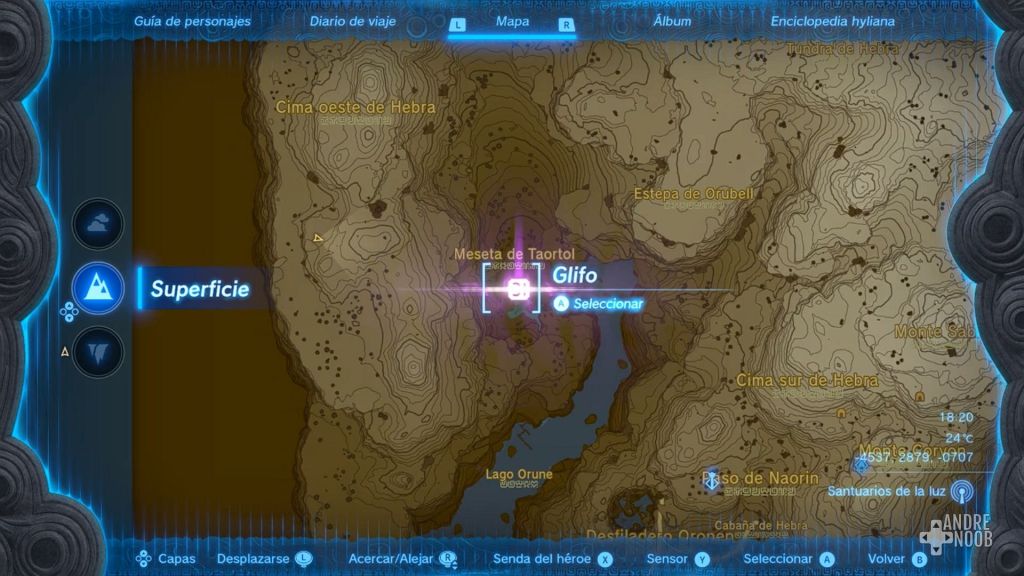
Task: Switch to the sky layer cloud icon
Action: point(98,224)
